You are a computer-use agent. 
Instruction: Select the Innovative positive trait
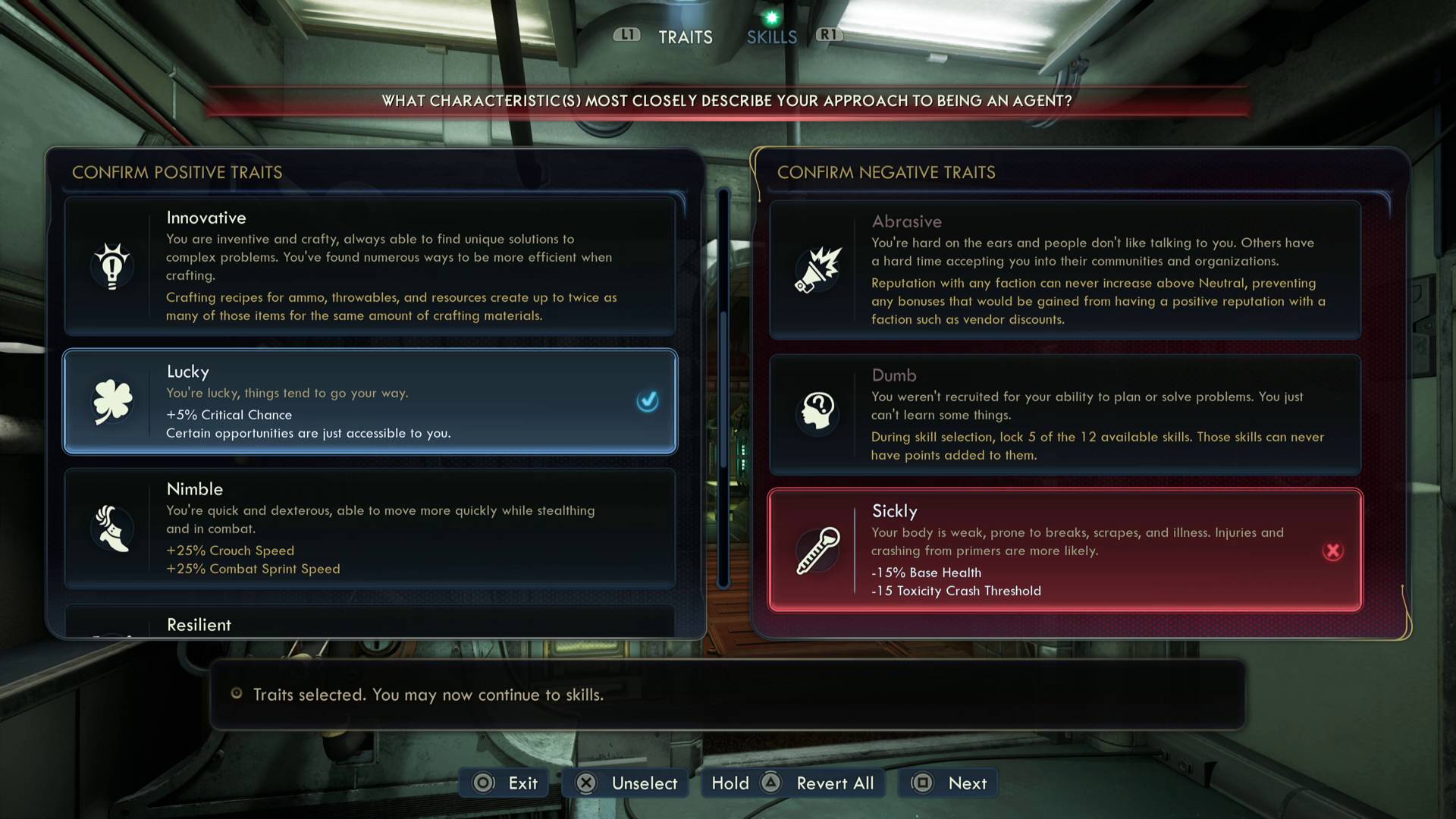pos(370,266)
